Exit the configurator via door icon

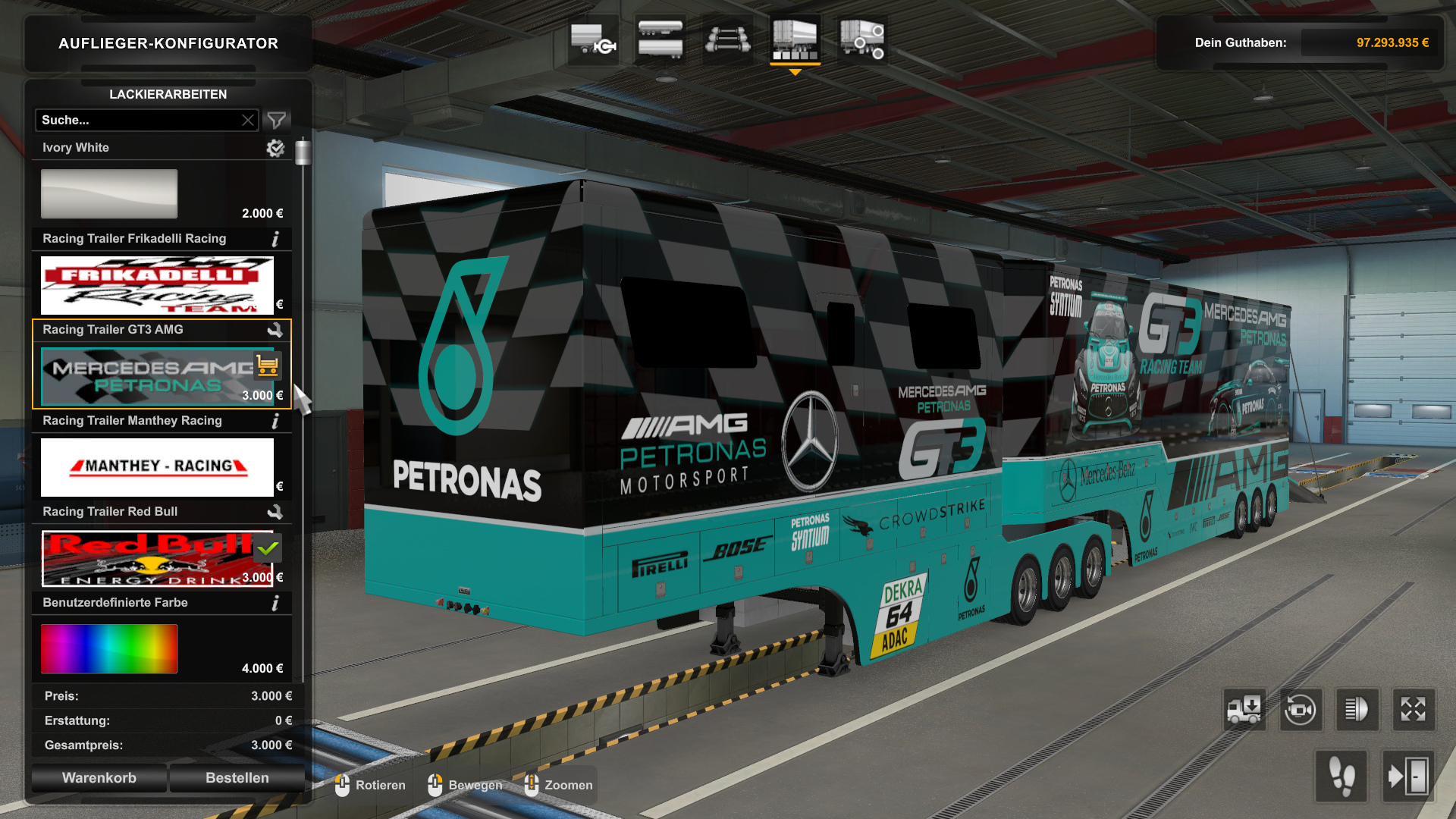1408,777
